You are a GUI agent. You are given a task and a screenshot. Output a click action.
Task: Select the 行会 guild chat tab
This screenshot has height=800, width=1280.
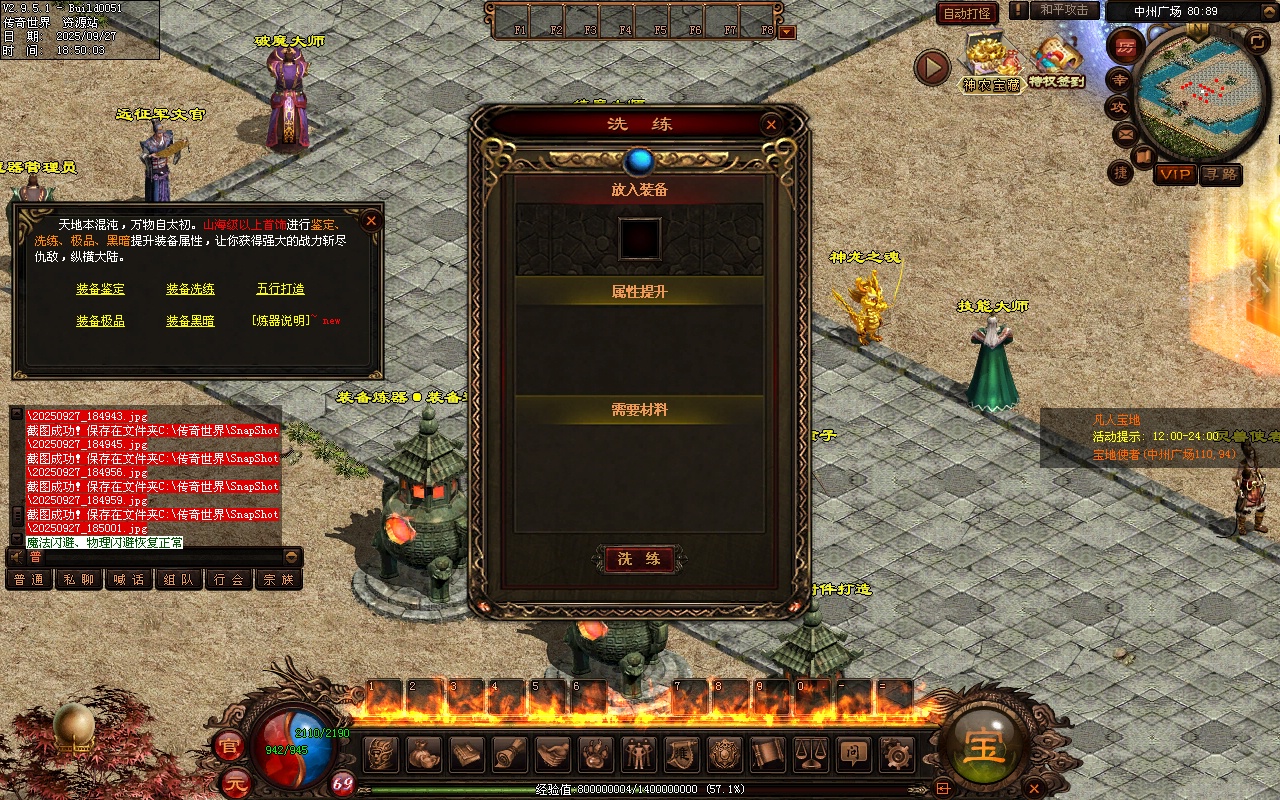tap(229, 579)
